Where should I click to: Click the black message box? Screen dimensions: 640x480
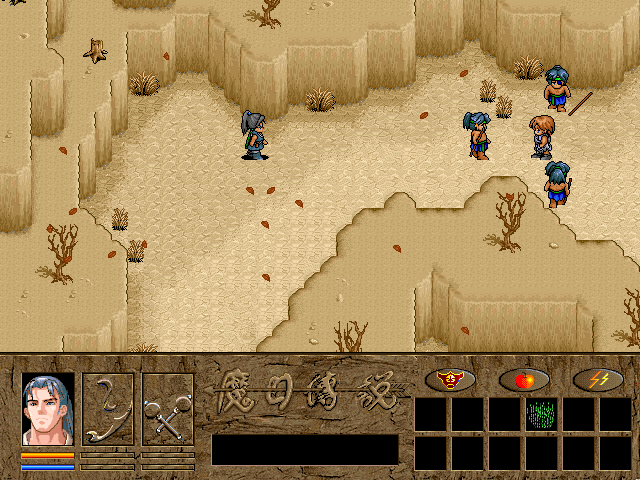click(305, 449)
